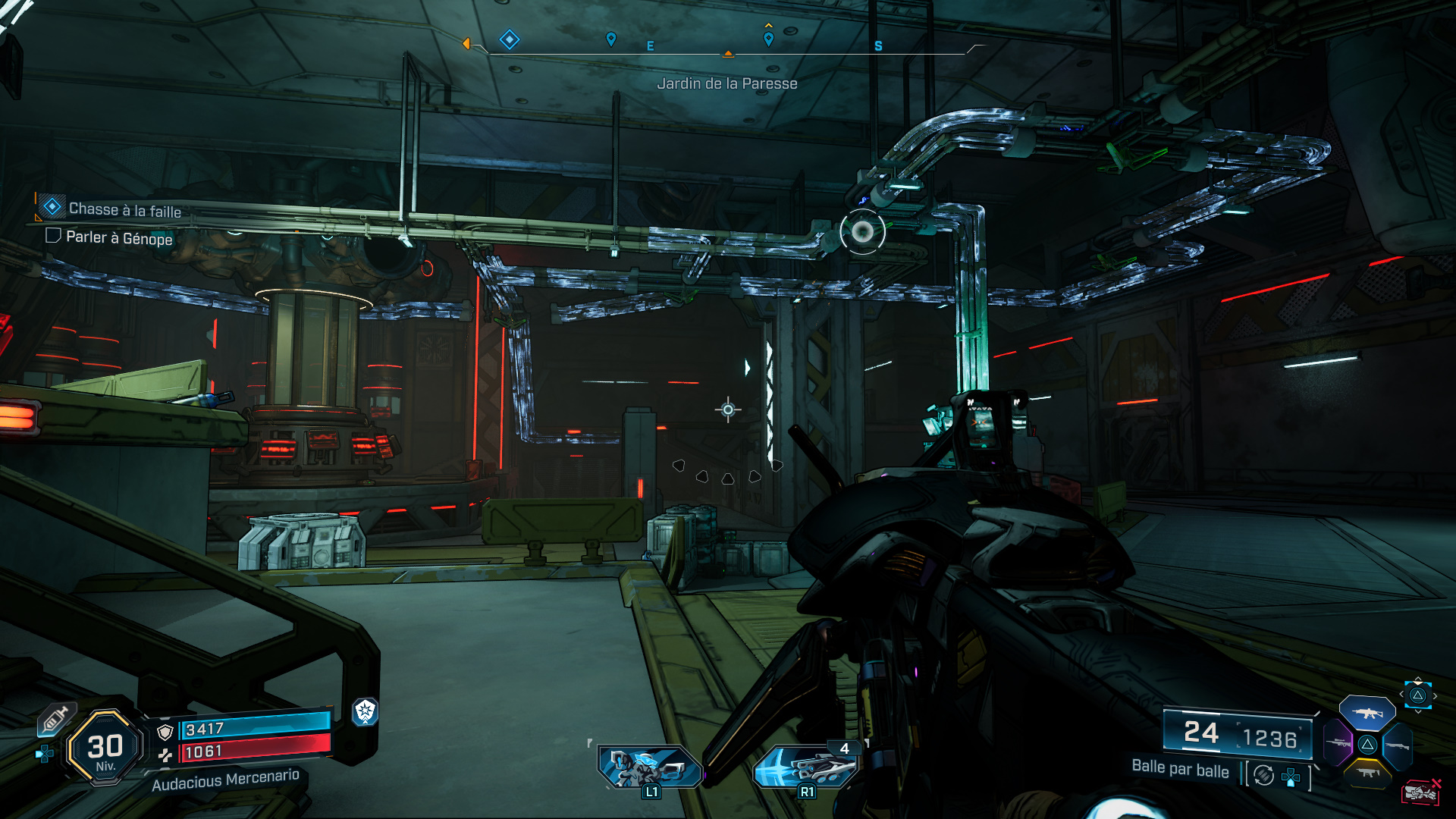
Task: Click the shield buff status icon
Action: [x=366, y=711]
